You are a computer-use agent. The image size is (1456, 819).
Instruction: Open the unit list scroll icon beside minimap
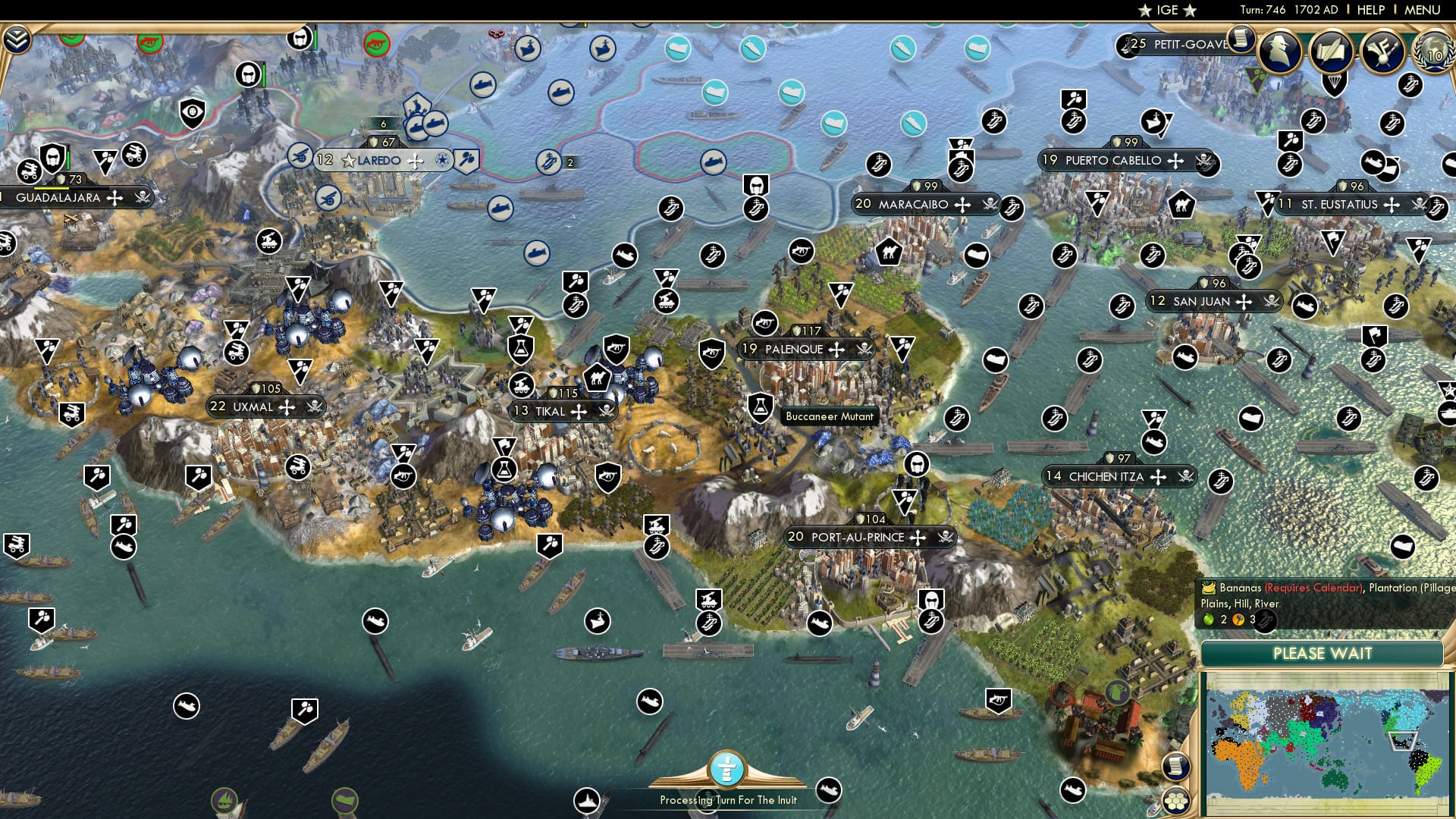coord(1176,766)
